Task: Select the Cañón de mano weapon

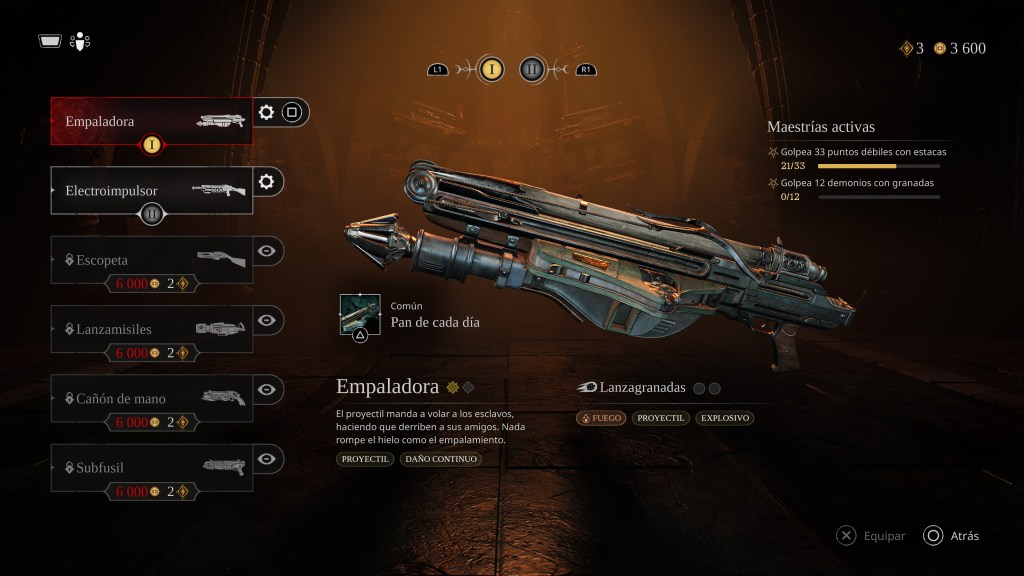Action: click(150, 398)
